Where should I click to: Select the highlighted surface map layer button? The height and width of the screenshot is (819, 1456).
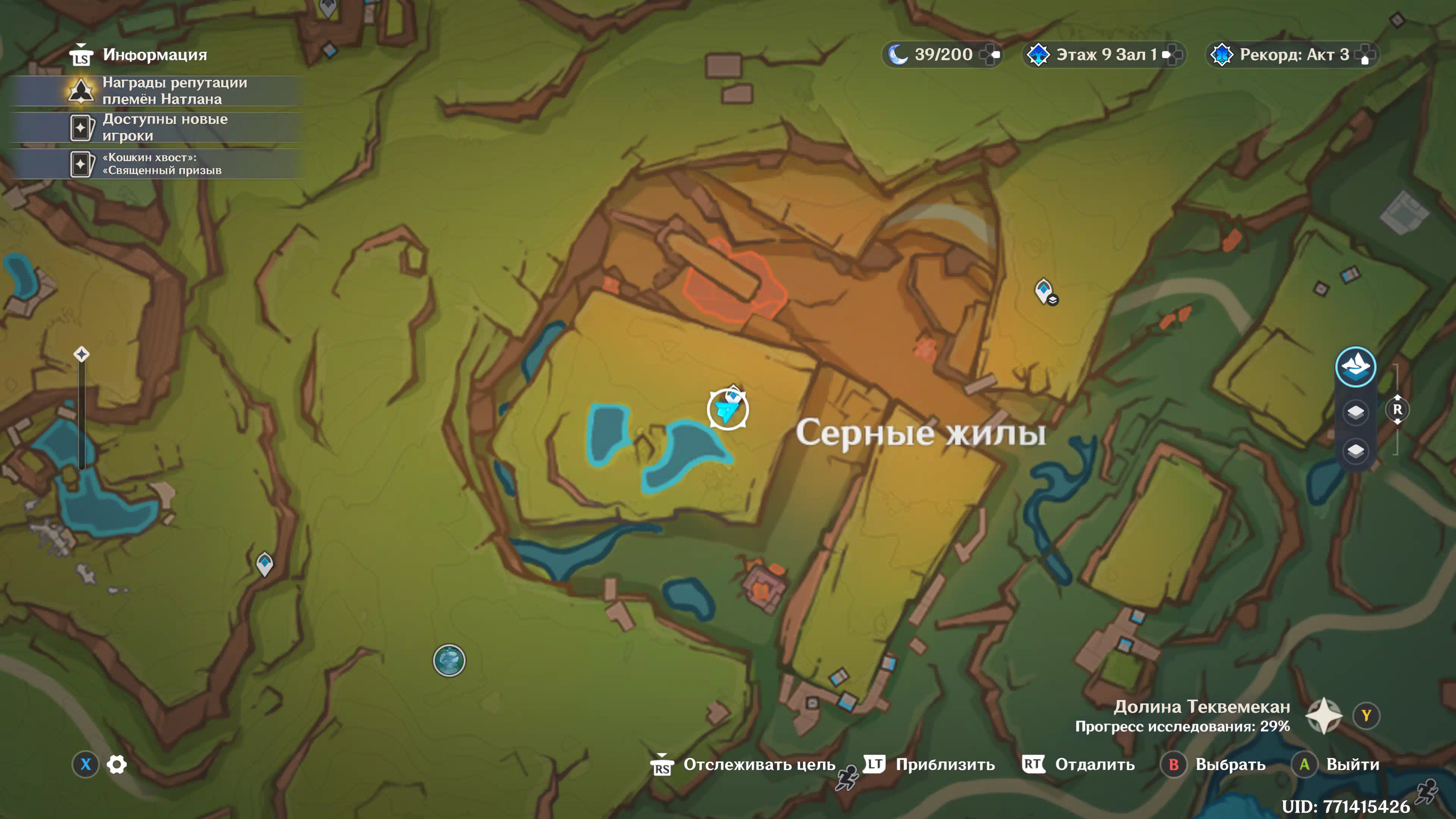point(1355,367)
